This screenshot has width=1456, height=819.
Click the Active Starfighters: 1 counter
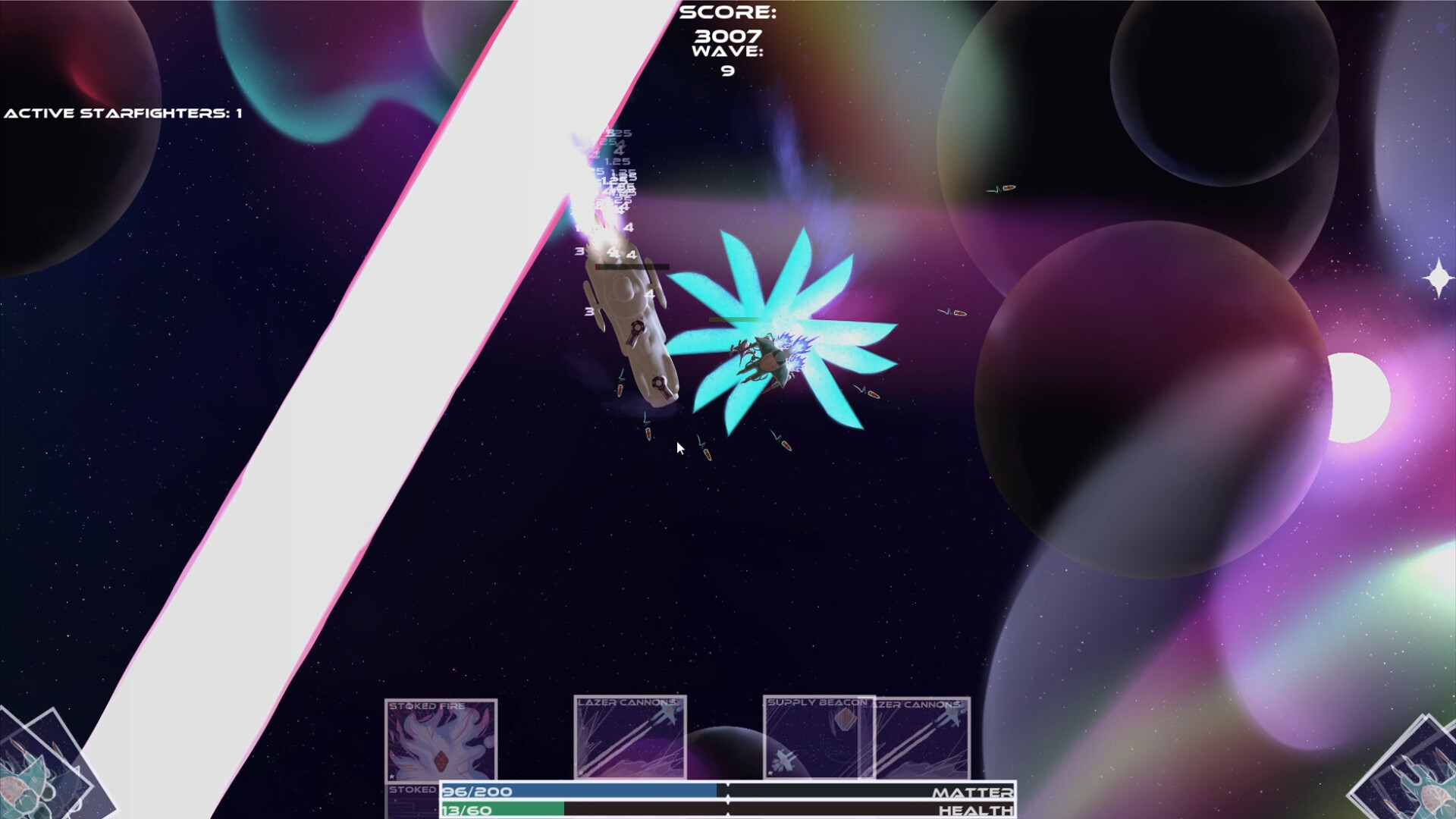click(121, 112)
